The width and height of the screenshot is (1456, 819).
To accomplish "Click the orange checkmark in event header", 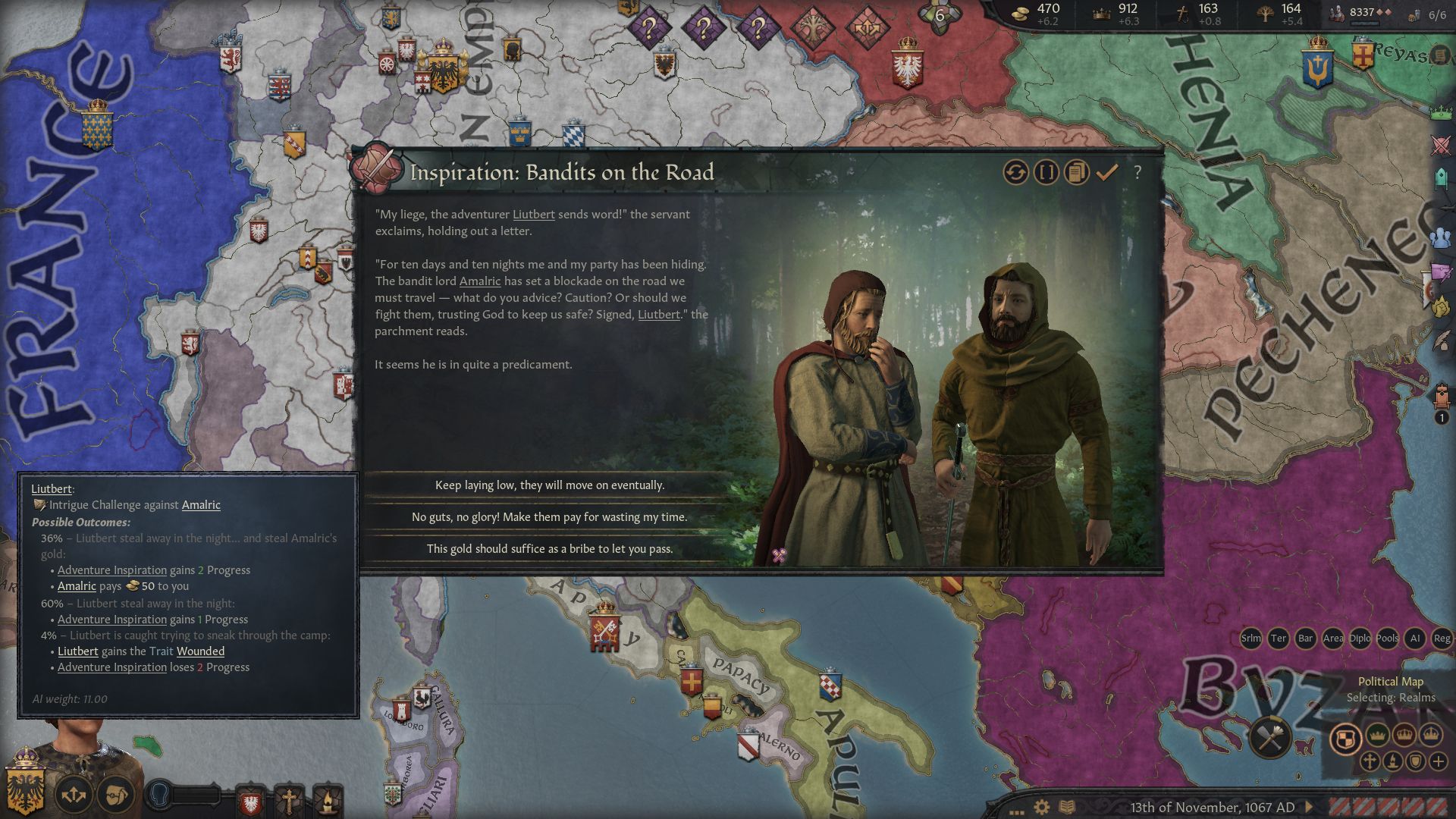I will tap(1107, 173).
